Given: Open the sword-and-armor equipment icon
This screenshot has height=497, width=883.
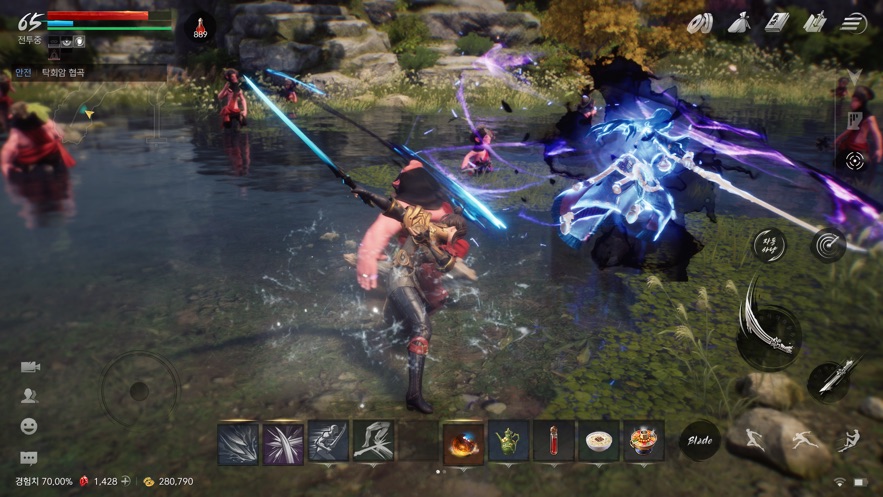Looking at the screenshot, I should click(x=815, y=22).
